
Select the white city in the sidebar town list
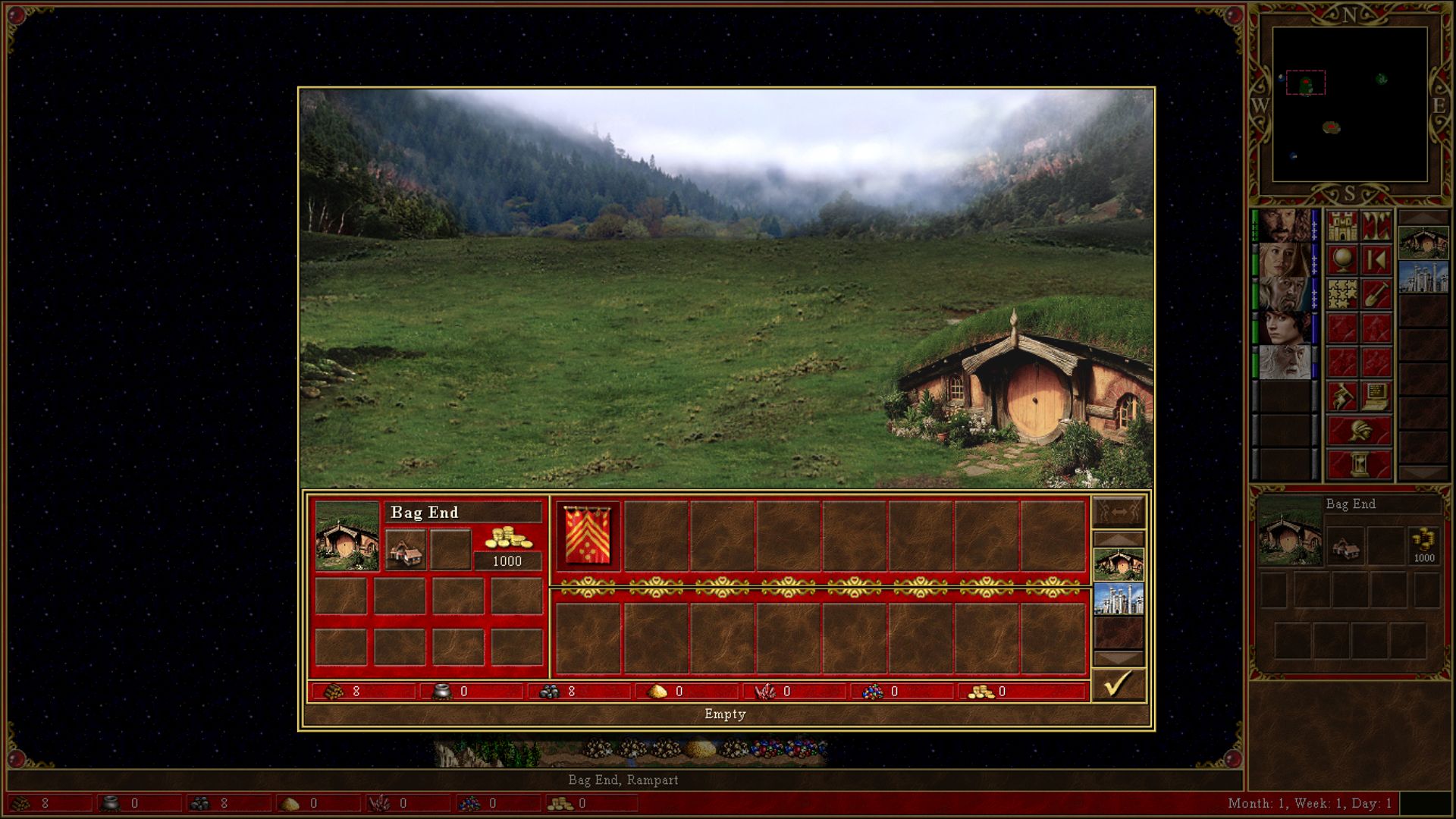click(x=1423, y=277)
